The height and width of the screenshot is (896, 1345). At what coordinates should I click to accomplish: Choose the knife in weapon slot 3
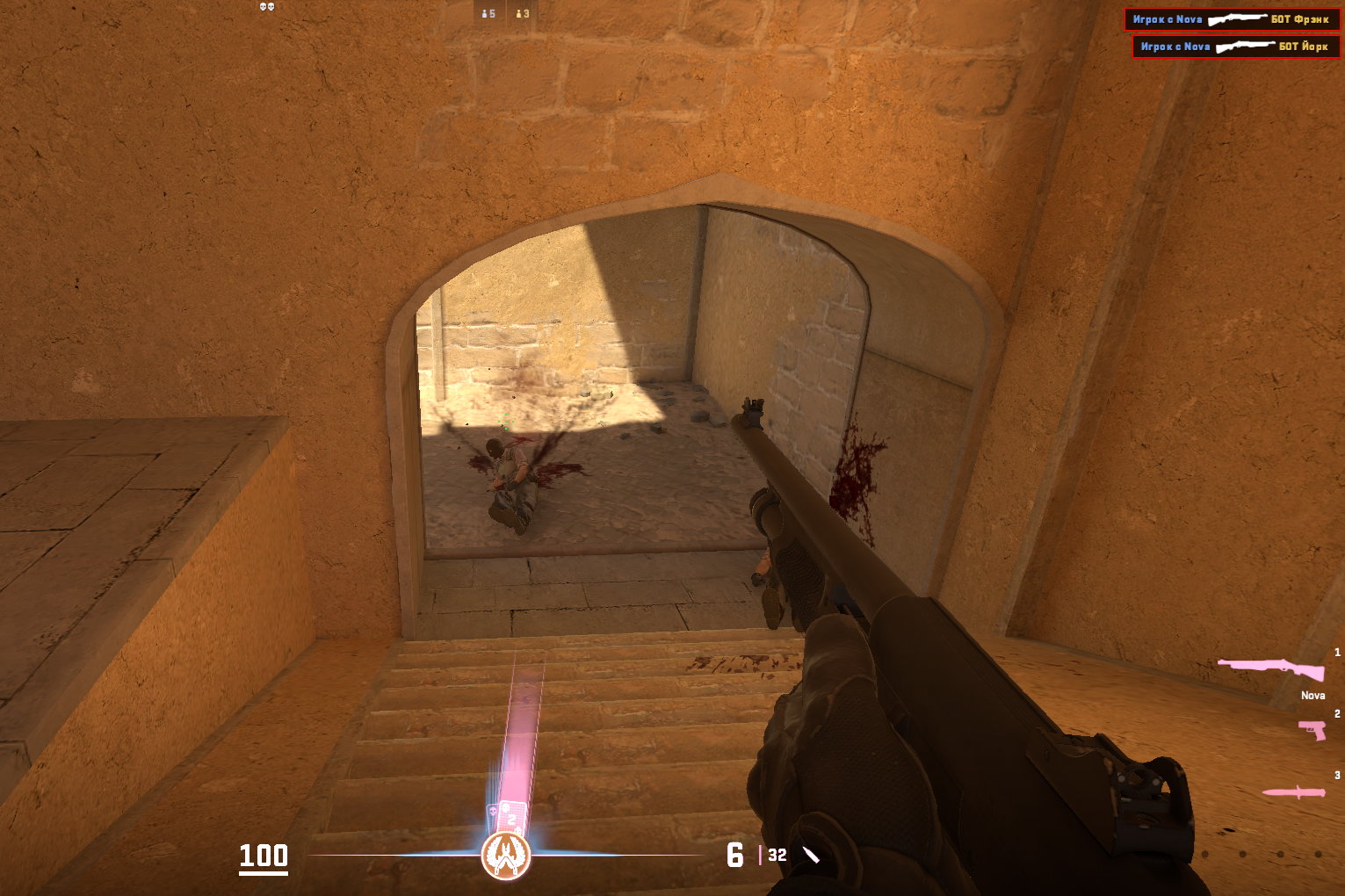[x=1293, y=792]
